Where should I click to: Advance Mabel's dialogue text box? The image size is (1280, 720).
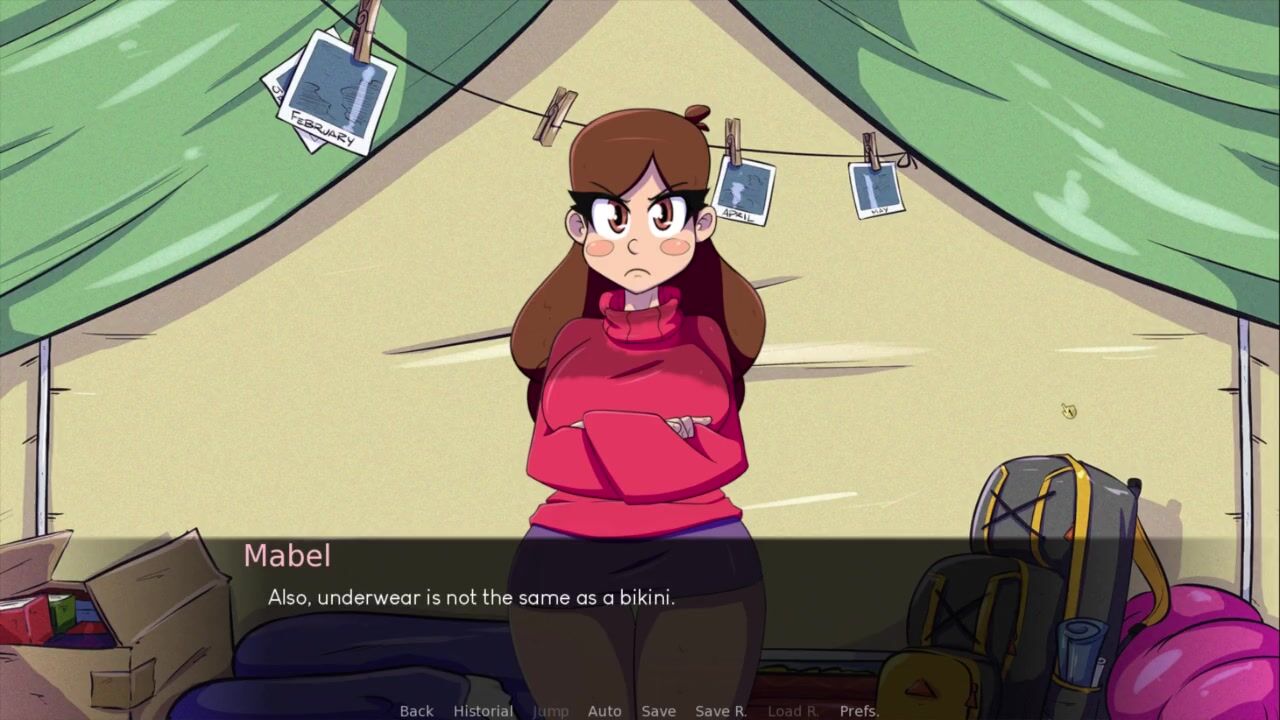(640, 598)
